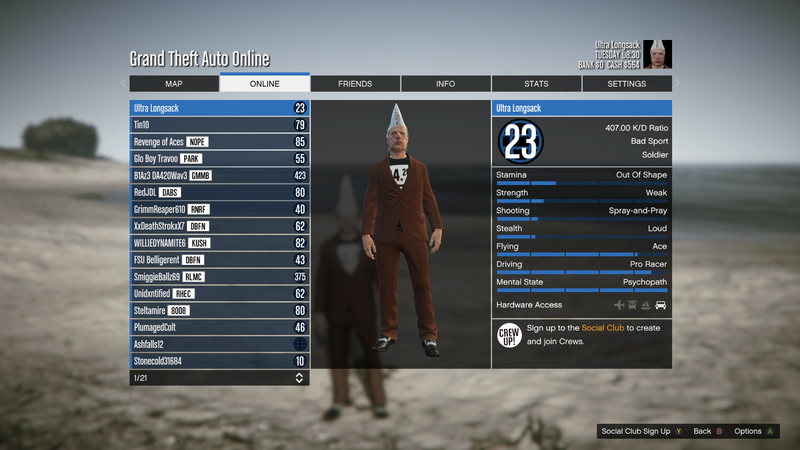Select player B1Az3 DA420Wav3
800x450 pixels.
[x=219, y=176]
